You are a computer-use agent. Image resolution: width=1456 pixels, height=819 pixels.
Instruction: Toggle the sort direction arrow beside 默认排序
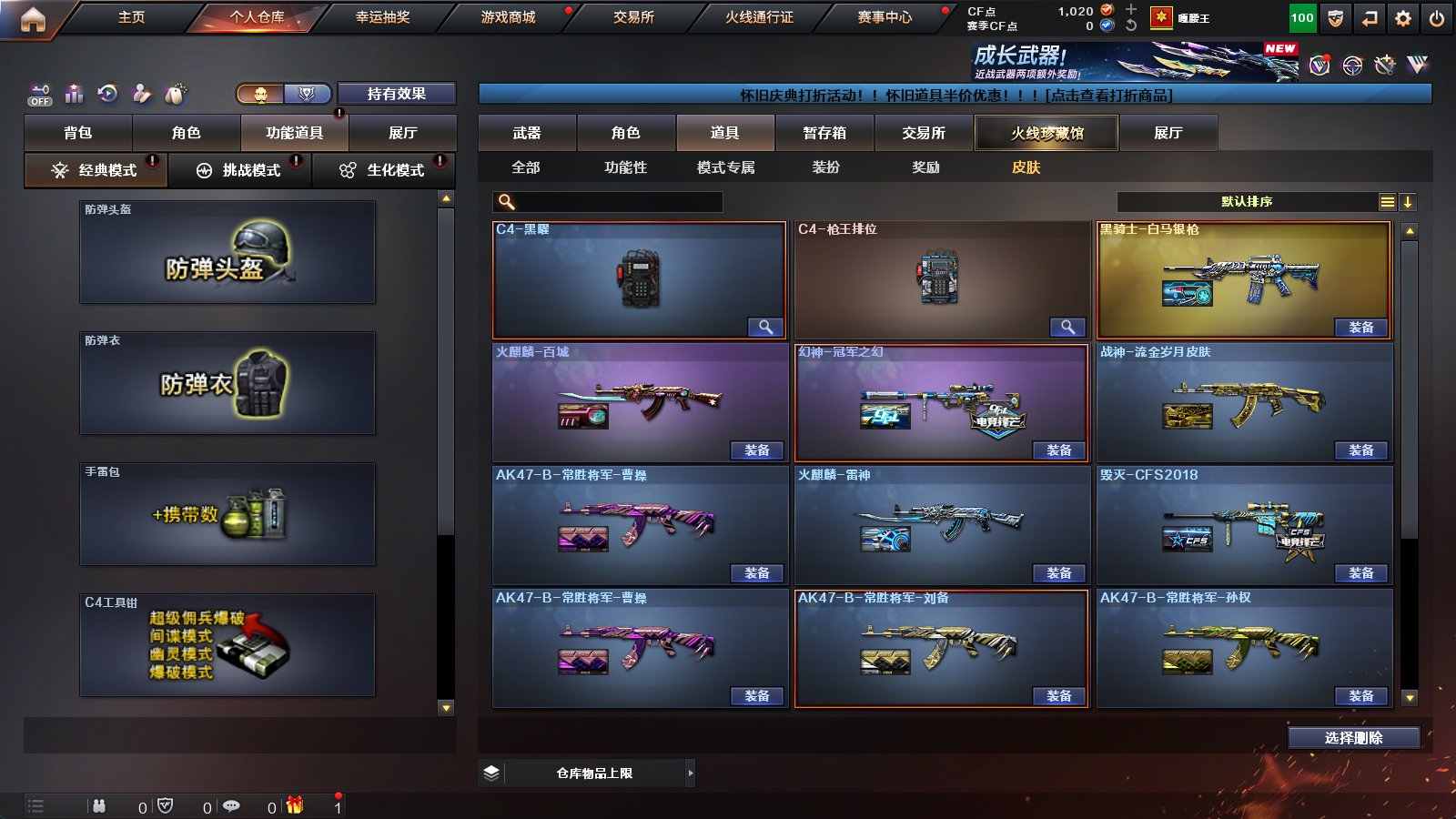(x=1410, y=201)
